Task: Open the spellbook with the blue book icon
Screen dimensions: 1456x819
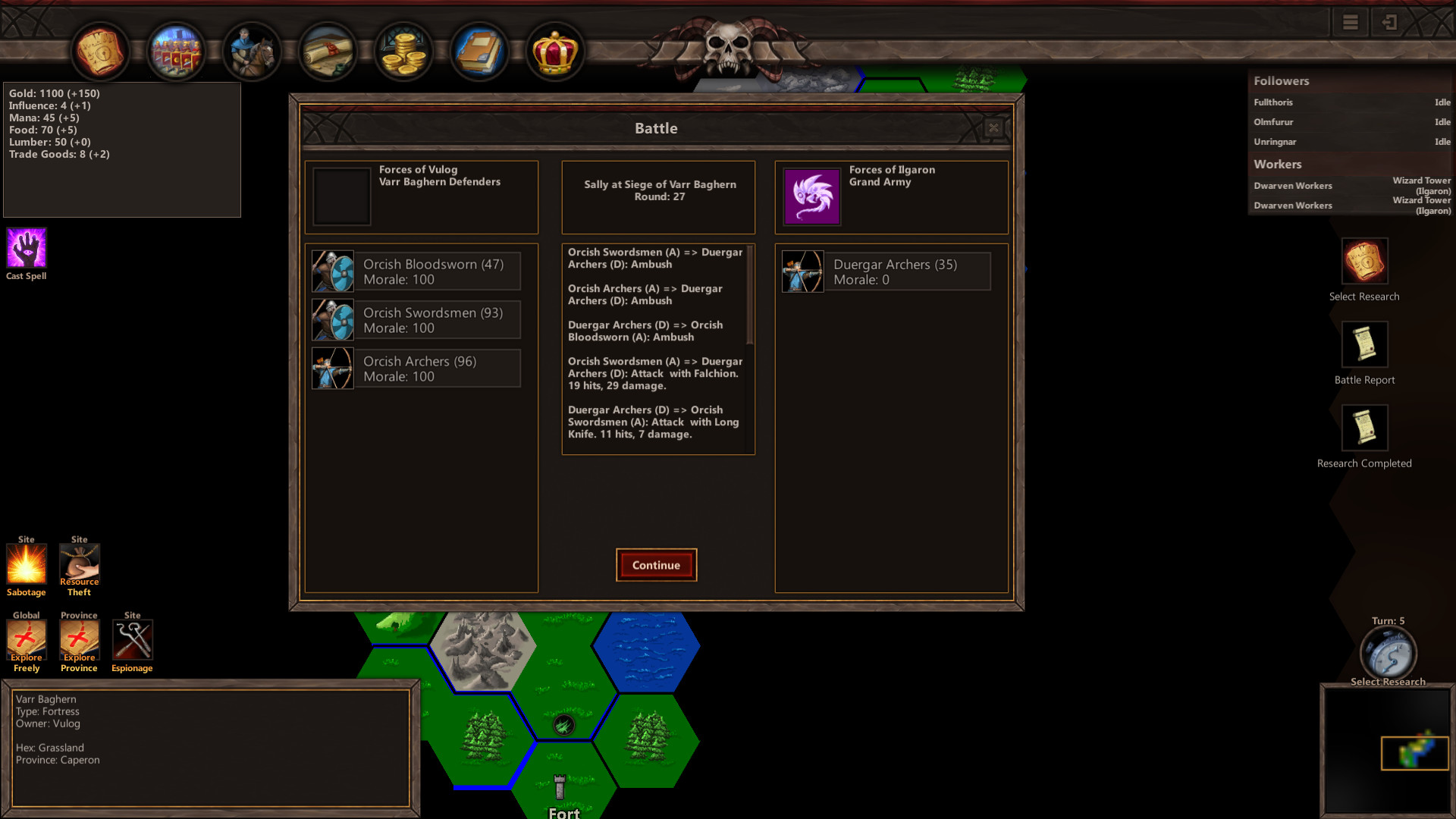Action: [479, 51]
